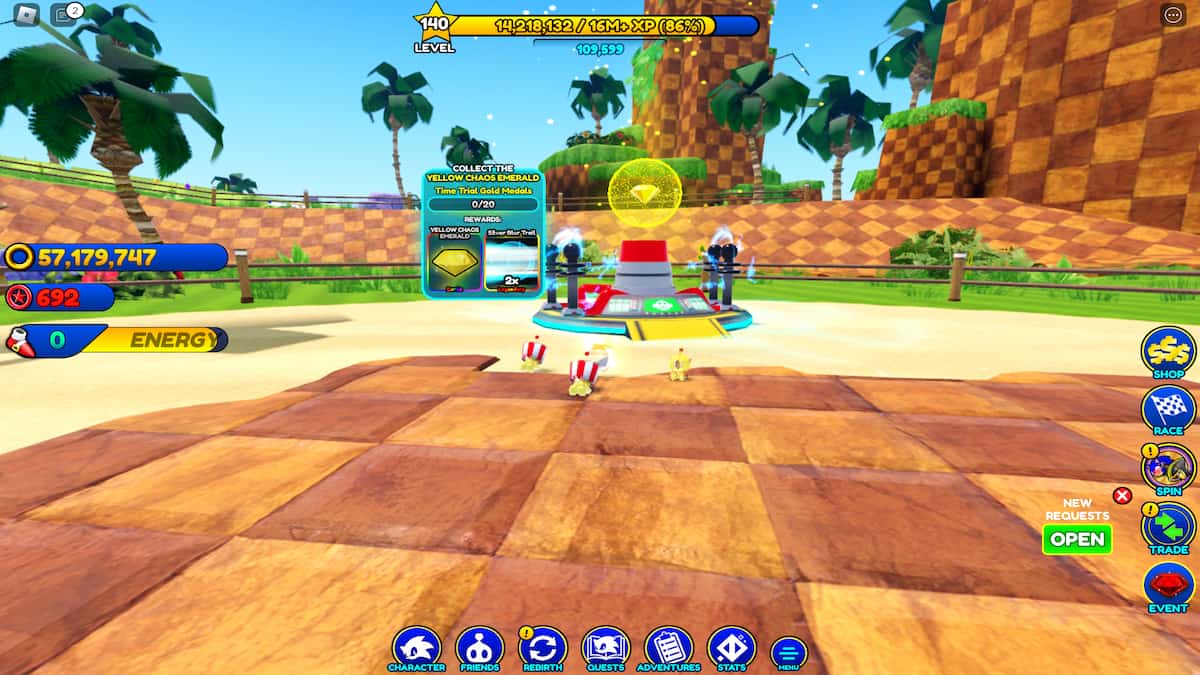
Task: Open the Shop menu
Action: click(x=1168, y=352)
